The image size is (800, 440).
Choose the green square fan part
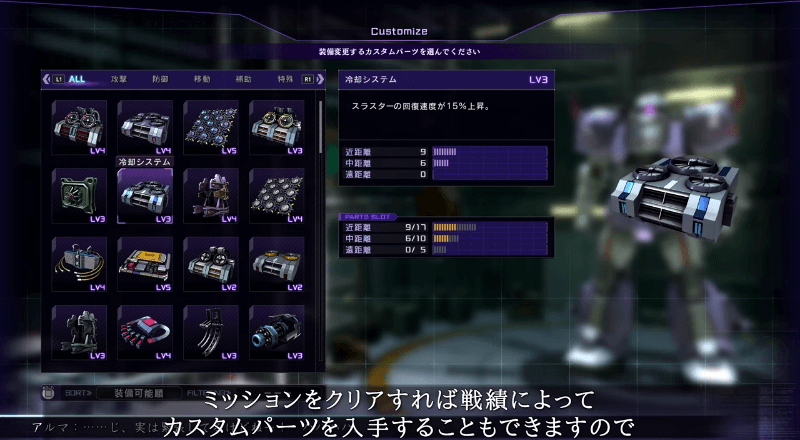click(x=79, y=194)
